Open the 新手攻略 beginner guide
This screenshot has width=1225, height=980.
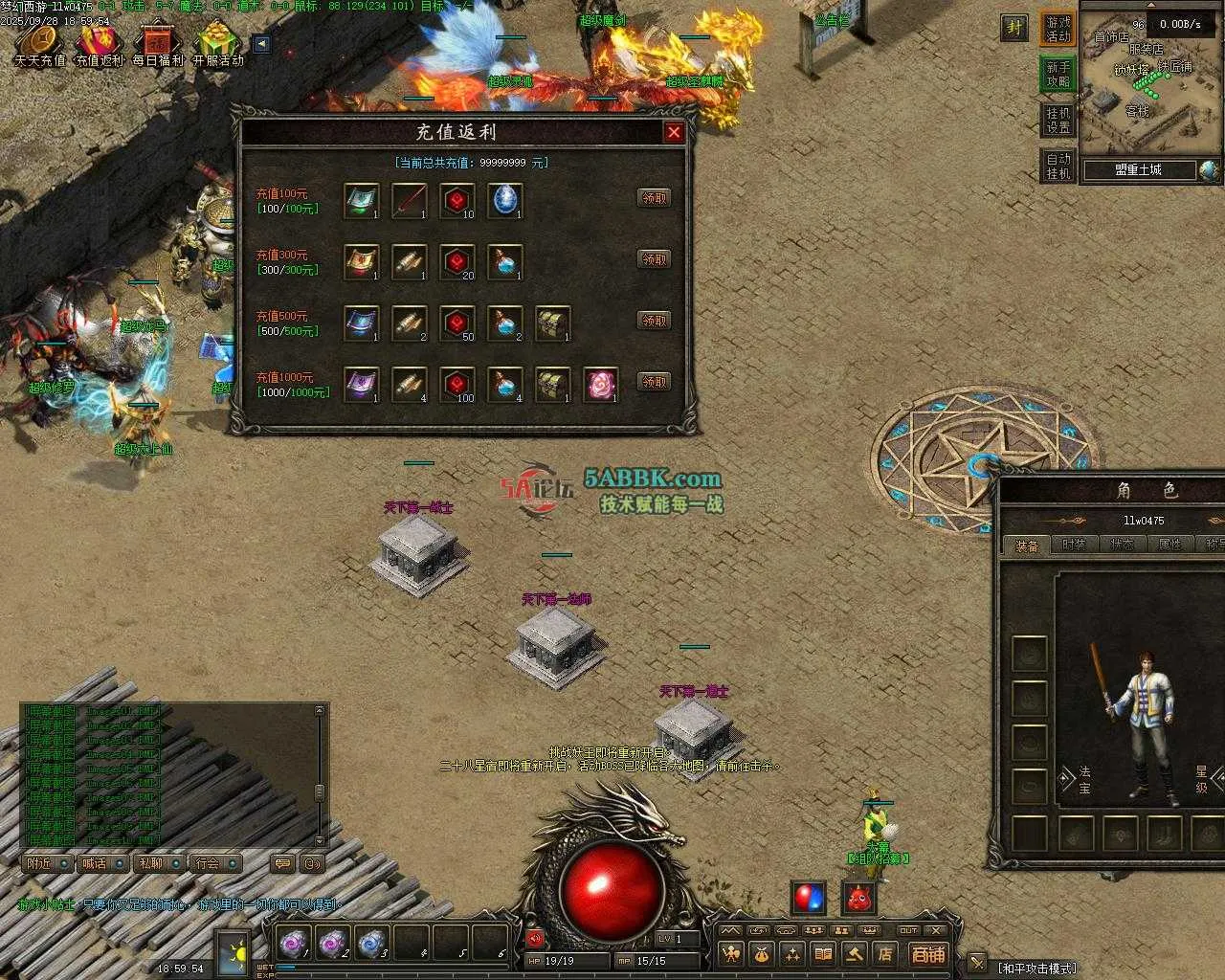[x=1058, y=75]
